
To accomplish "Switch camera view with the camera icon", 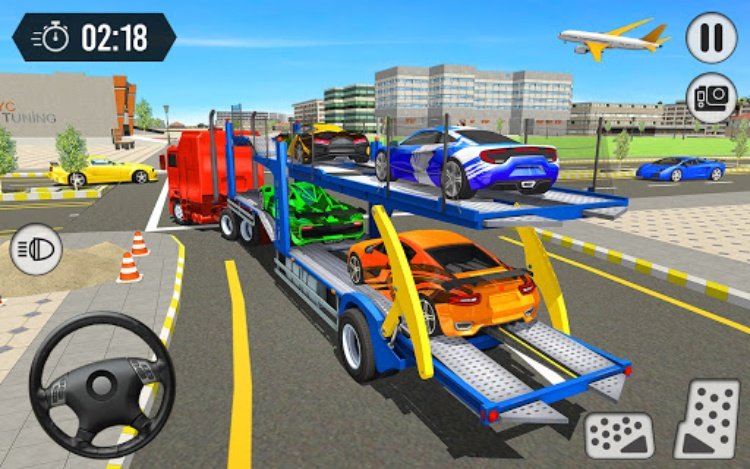I will coord(711,98).
